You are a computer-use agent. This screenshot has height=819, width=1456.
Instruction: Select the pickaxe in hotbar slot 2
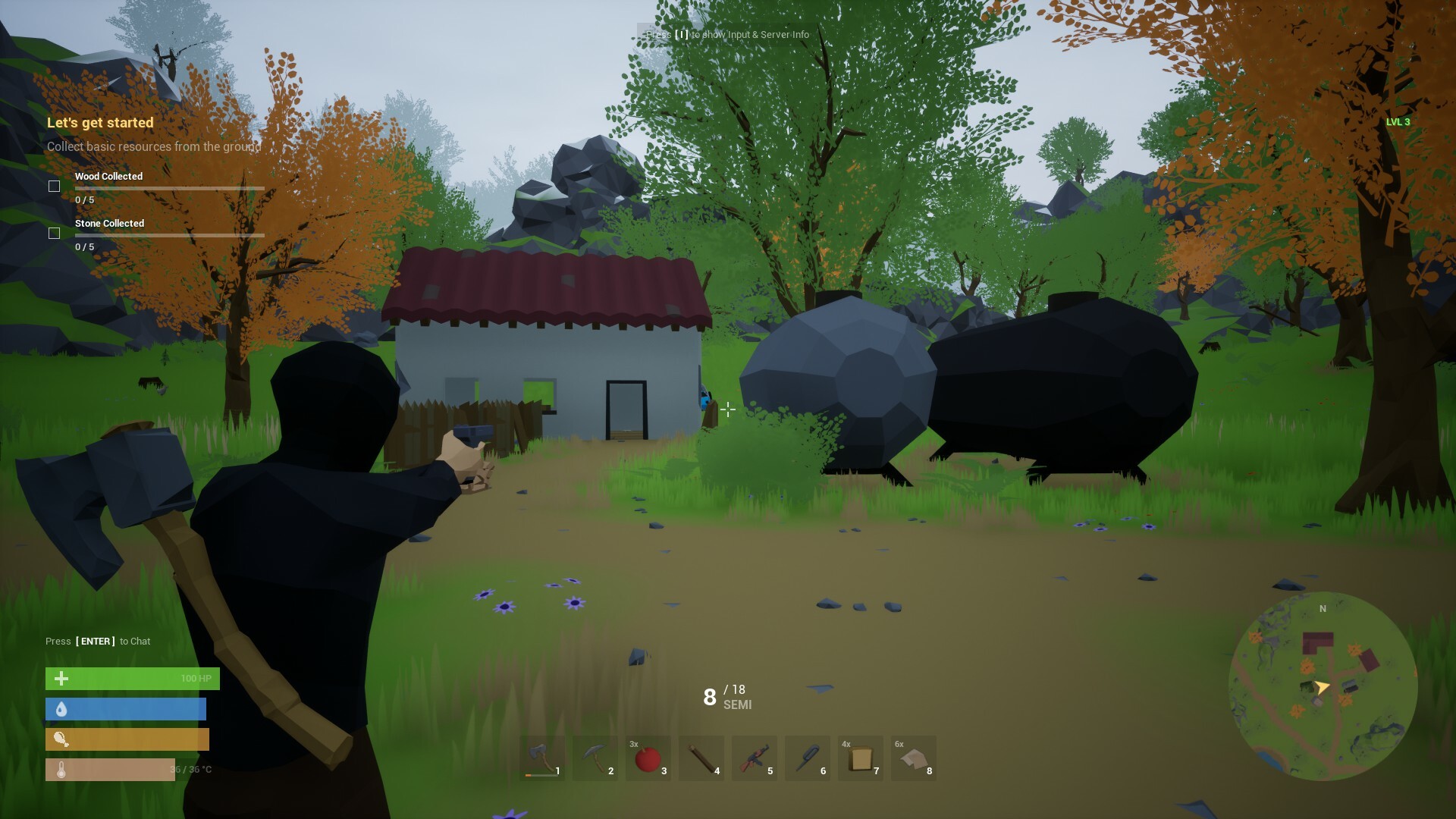[595, 758]
